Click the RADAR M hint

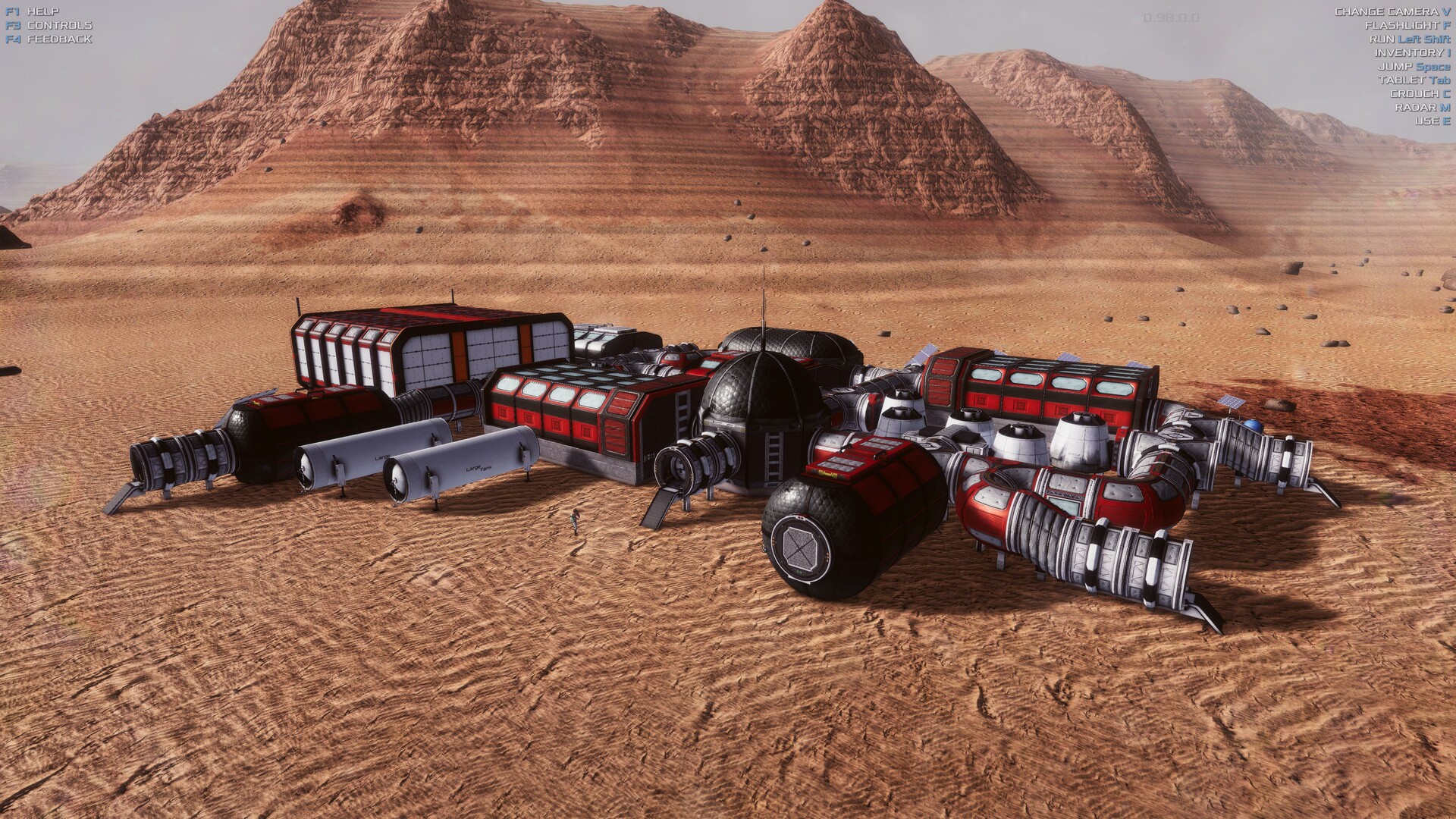click(x=1422, y=106)
